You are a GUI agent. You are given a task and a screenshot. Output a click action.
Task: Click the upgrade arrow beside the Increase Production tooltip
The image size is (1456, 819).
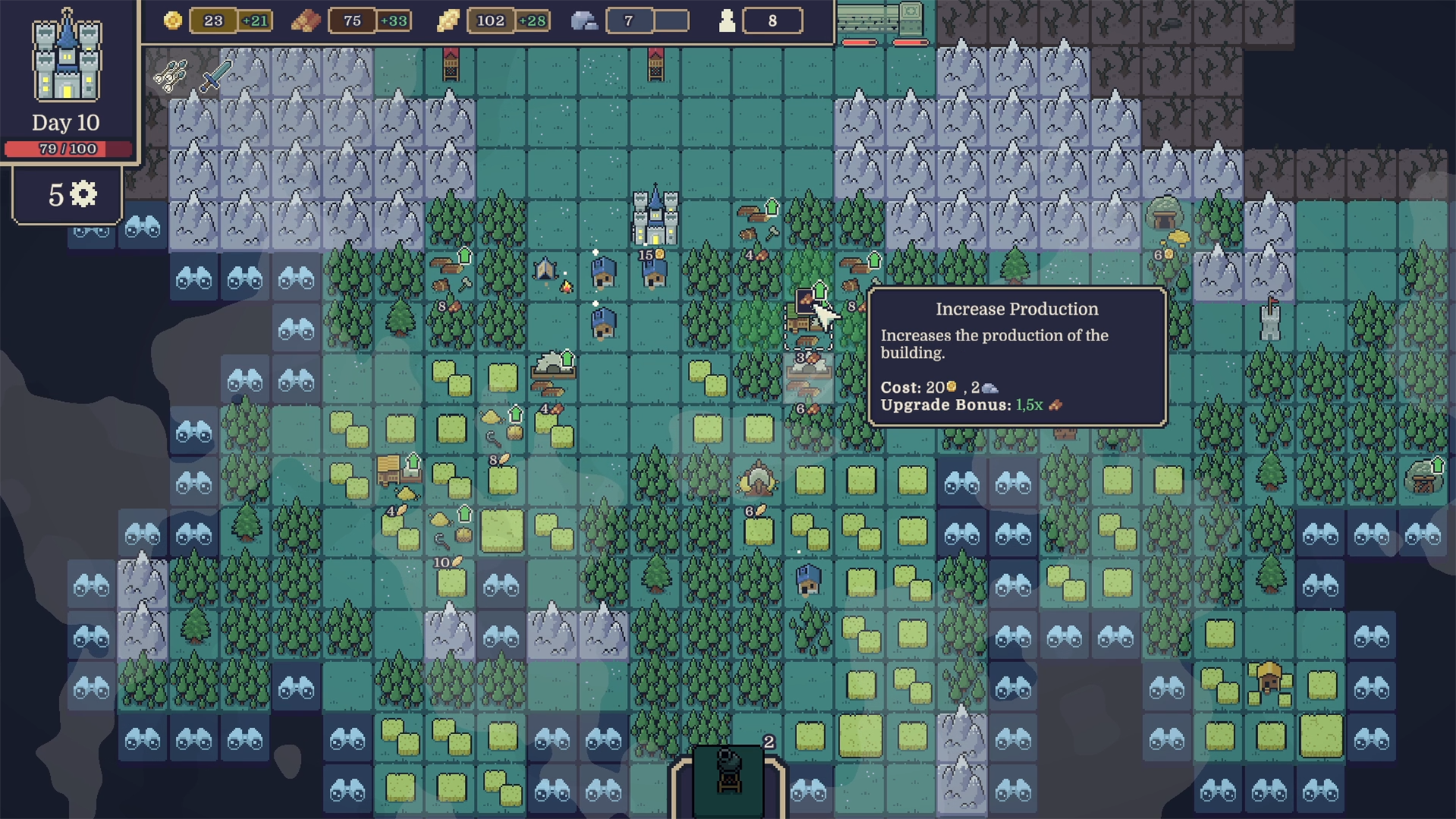pyautogui.click(x=820, y=290)
